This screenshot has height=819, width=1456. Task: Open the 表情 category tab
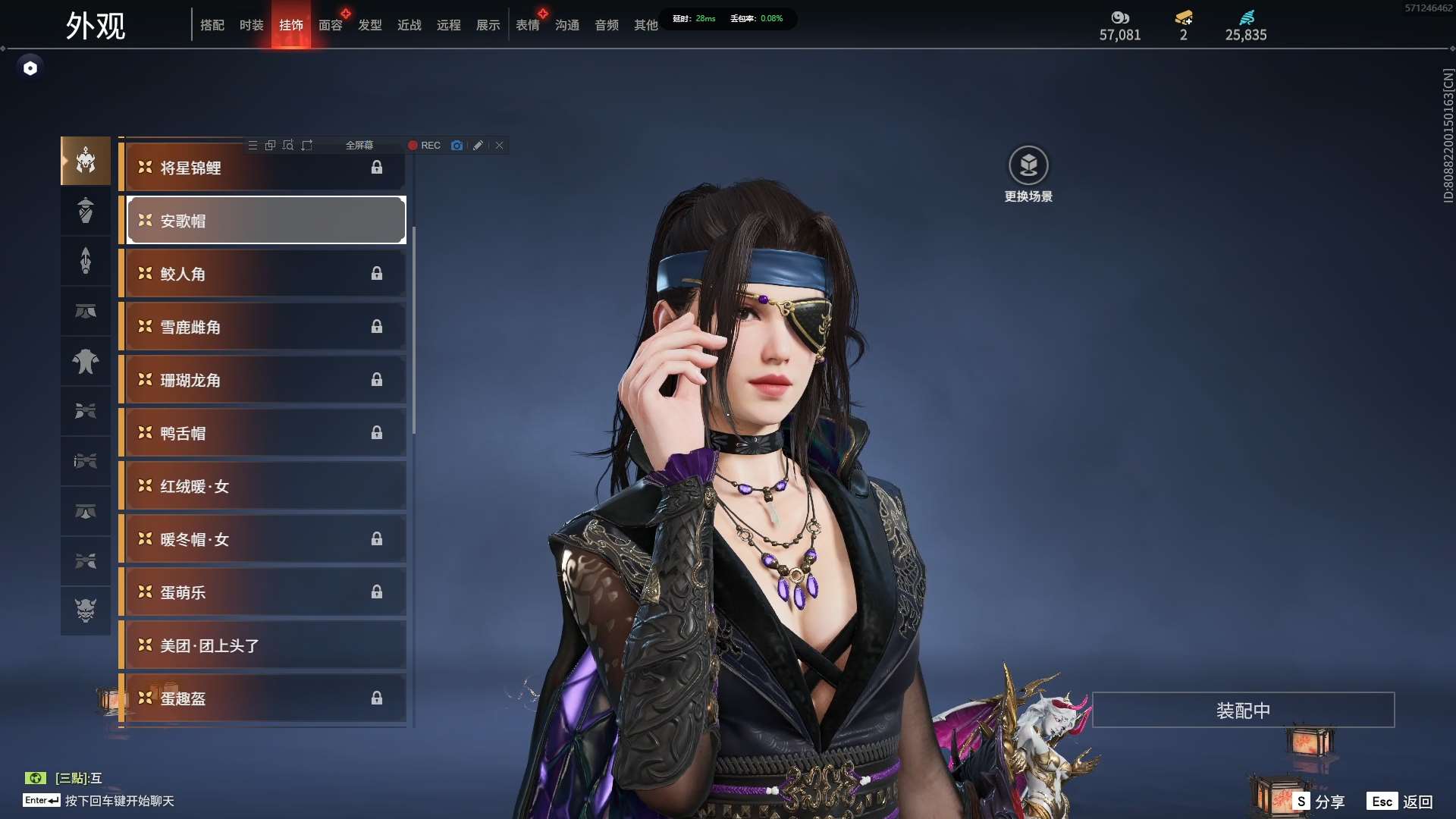[527, 25]
